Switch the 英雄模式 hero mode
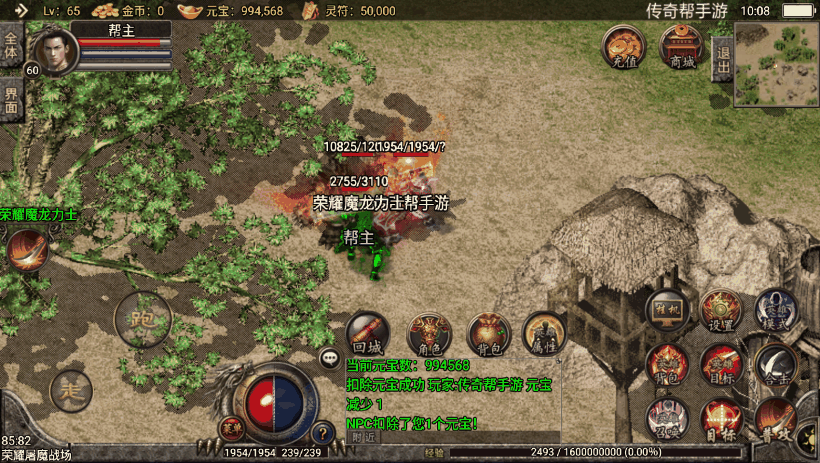 coord(775,310)
